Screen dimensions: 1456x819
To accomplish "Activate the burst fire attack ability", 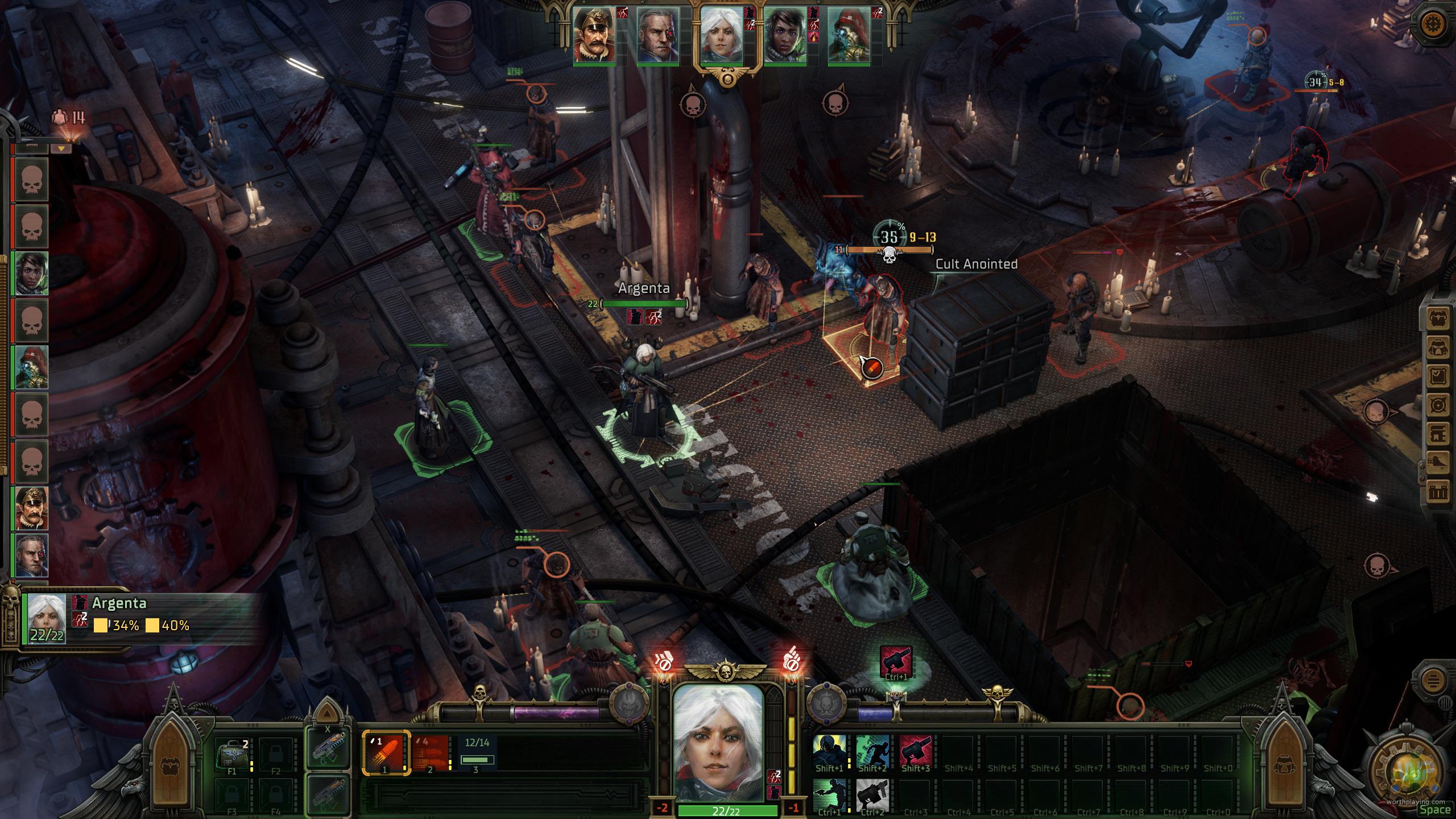I will click(431, 753).
